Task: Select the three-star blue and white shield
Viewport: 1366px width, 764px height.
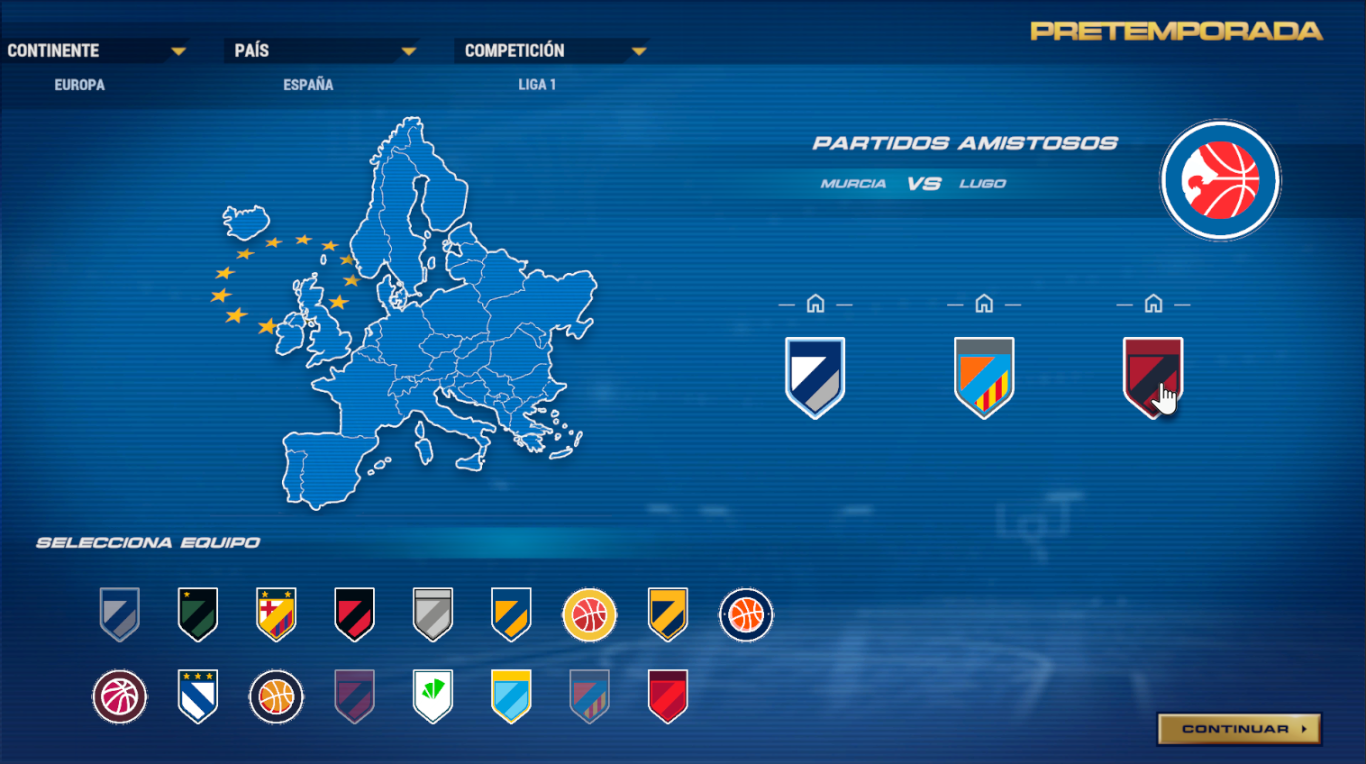Action: point(198,696)
